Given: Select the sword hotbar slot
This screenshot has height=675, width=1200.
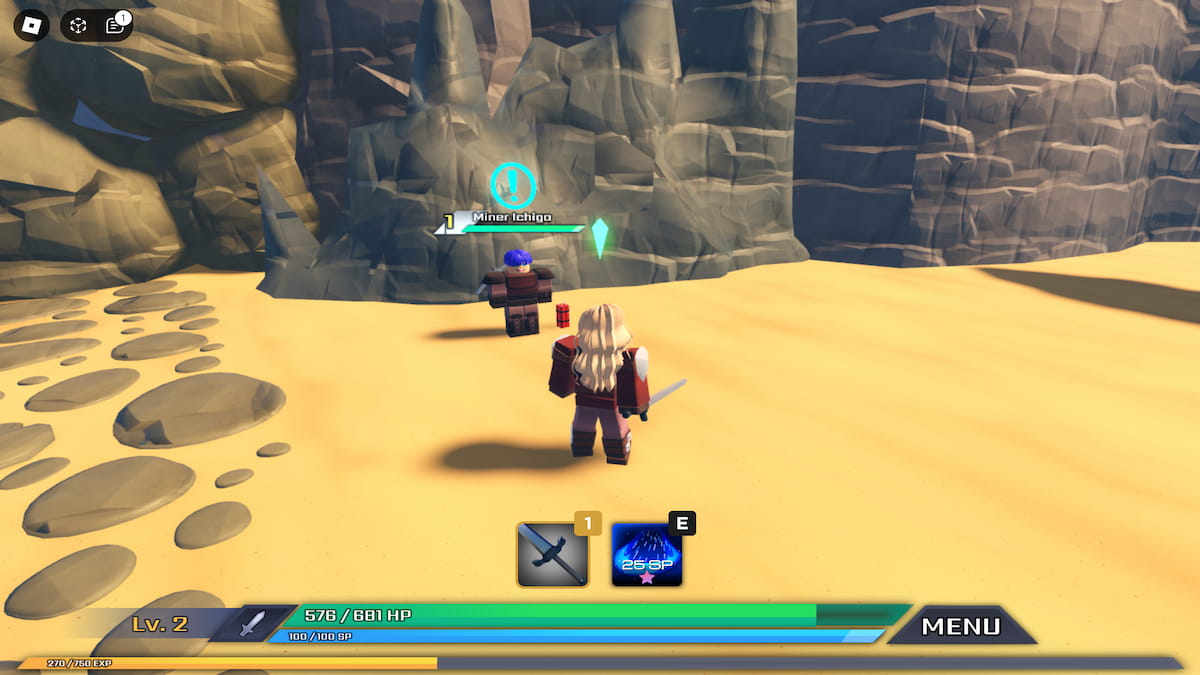Looking at the screenshot, I should 552,555.
